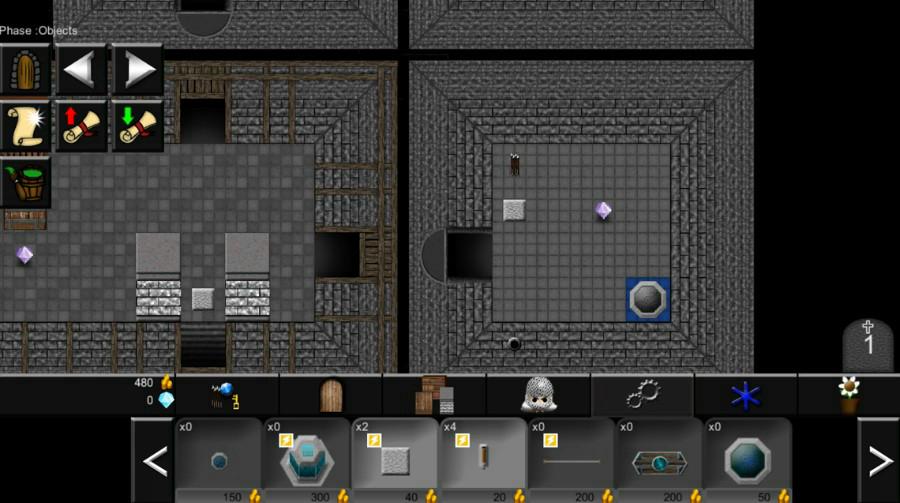Viewport: 900px width, 503px height.
Task: Select the small lever item costing 20
Action: point(482,461)
